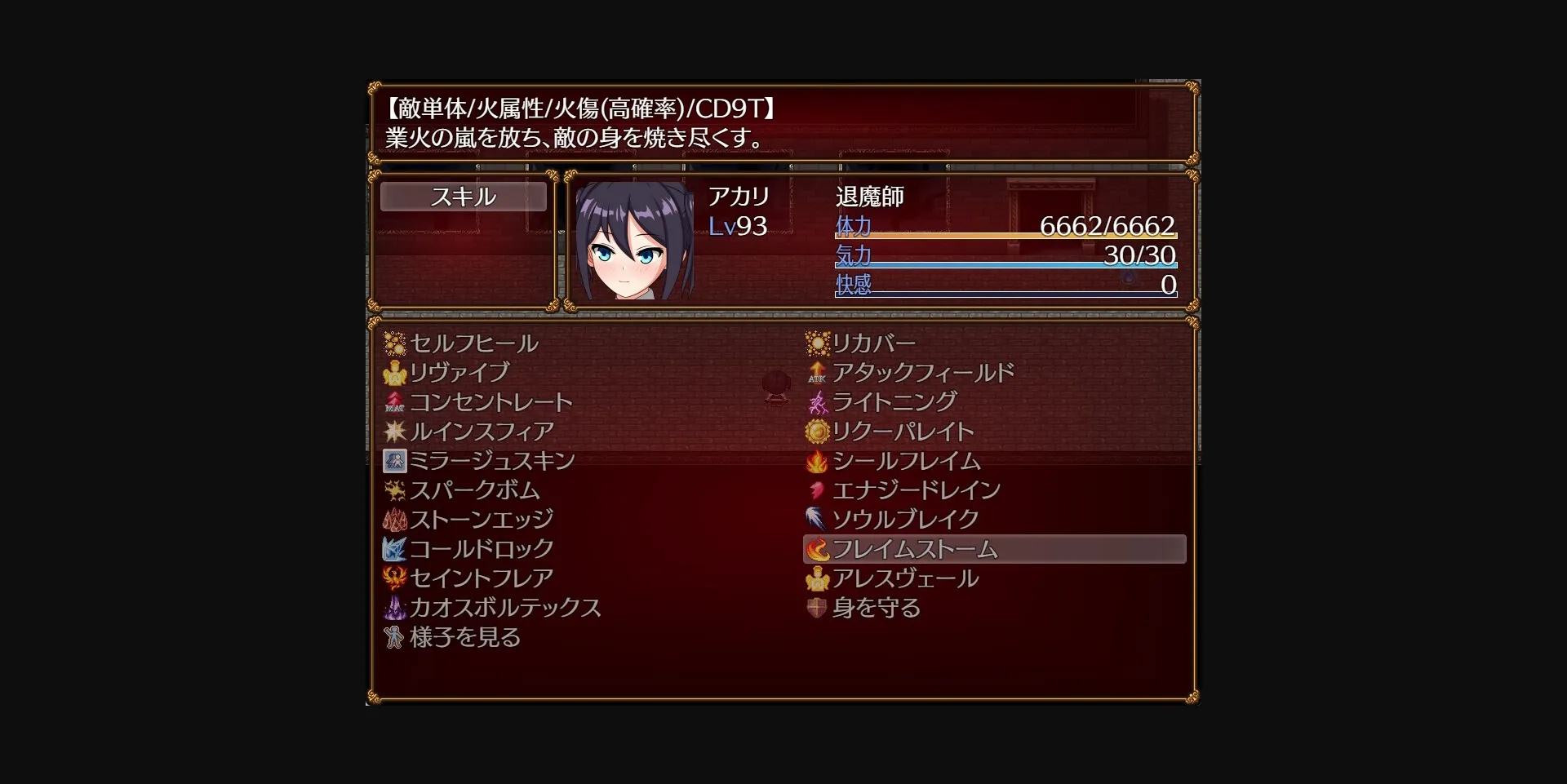
Task: Click Akari's character portrait
Action: pos(637,245)
